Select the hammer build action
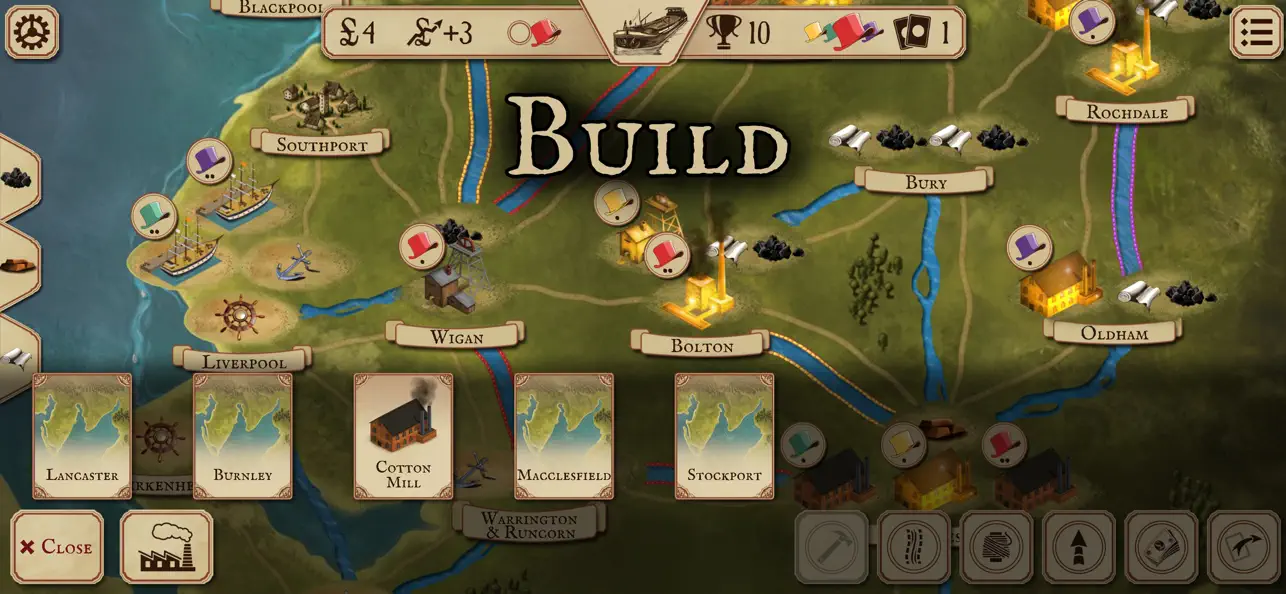Viewport: 1286px width, 594px height. [831, 547]
